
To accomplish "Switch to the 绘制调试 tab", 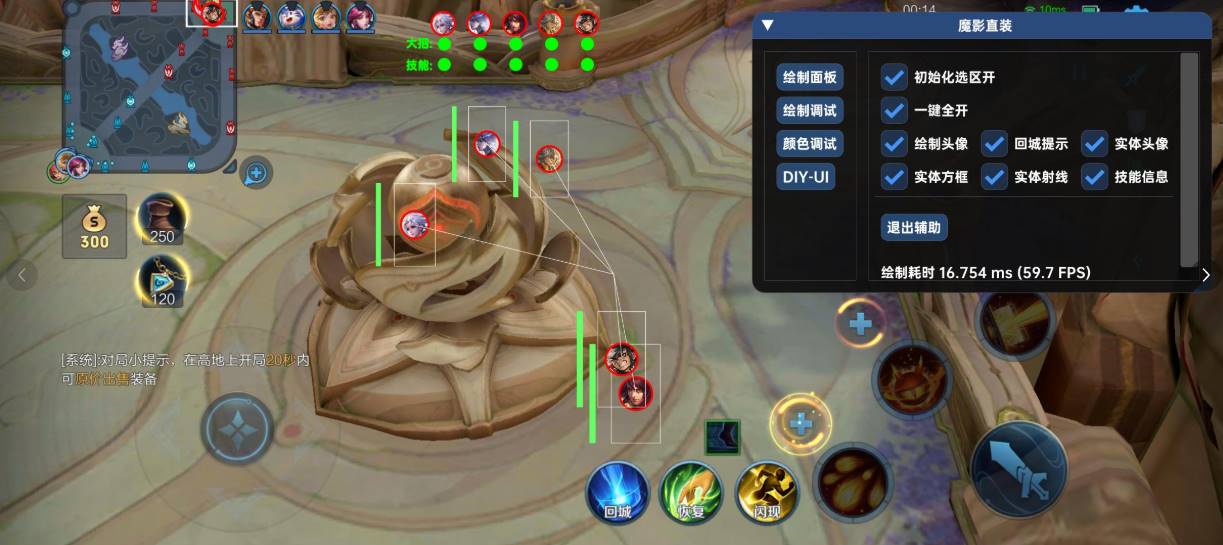I will (x=810, y=111).
